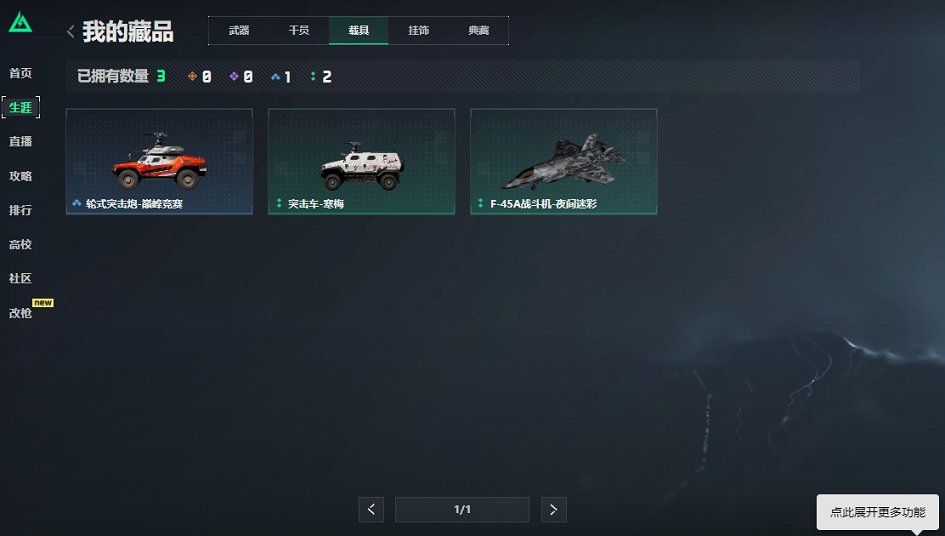Open 首页 in the sidebar

(x=20, y=73)
